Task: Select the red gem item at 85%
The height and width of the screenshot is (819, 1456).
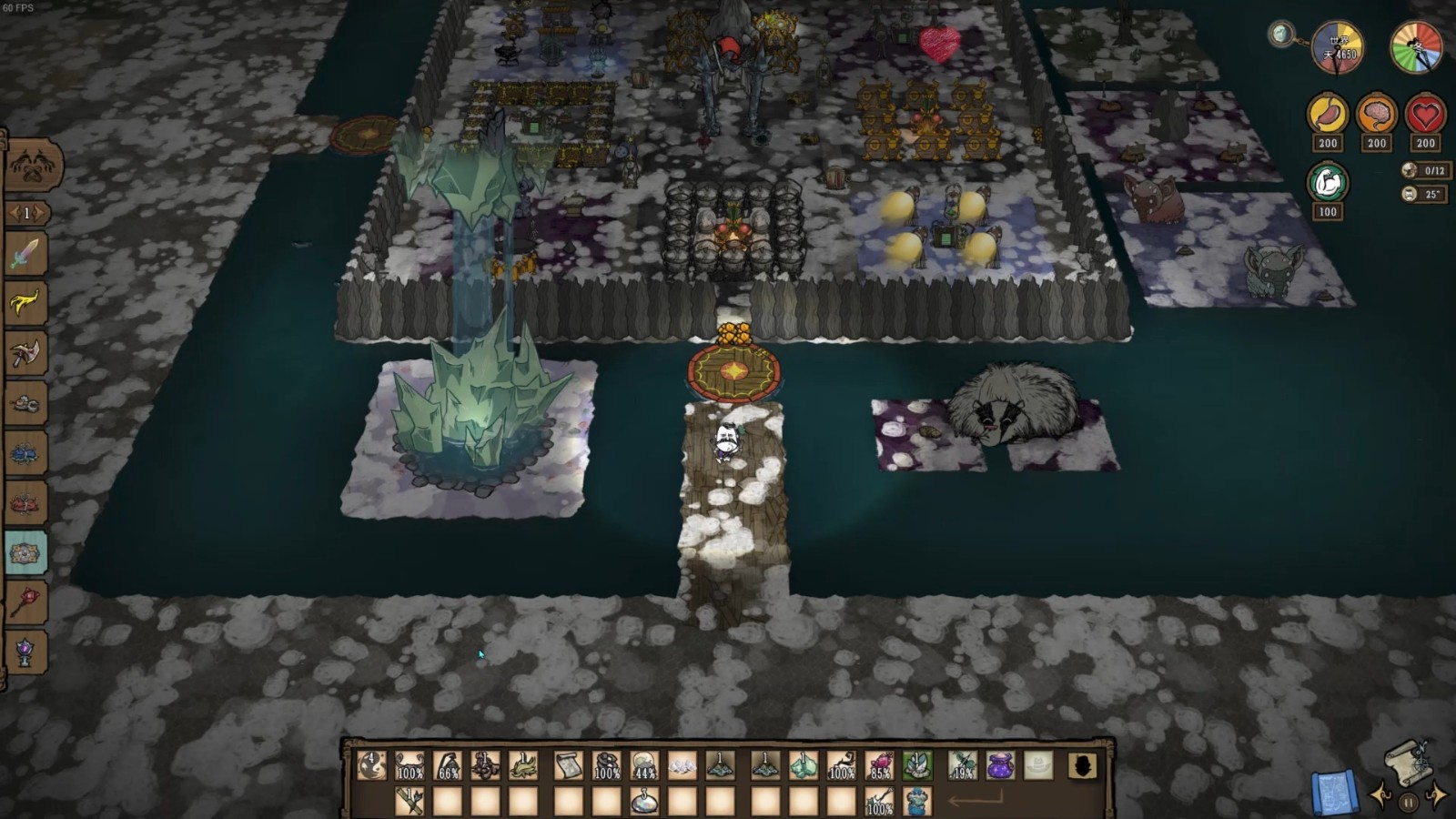Action: (879, 766)
